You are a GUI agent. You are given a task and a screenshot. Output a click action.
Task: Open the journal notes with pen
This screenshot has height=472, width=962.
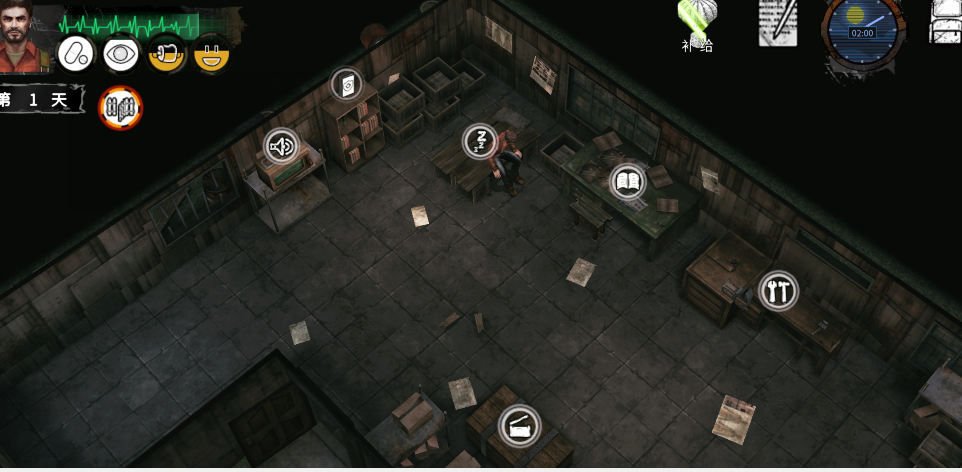point(778,22)
